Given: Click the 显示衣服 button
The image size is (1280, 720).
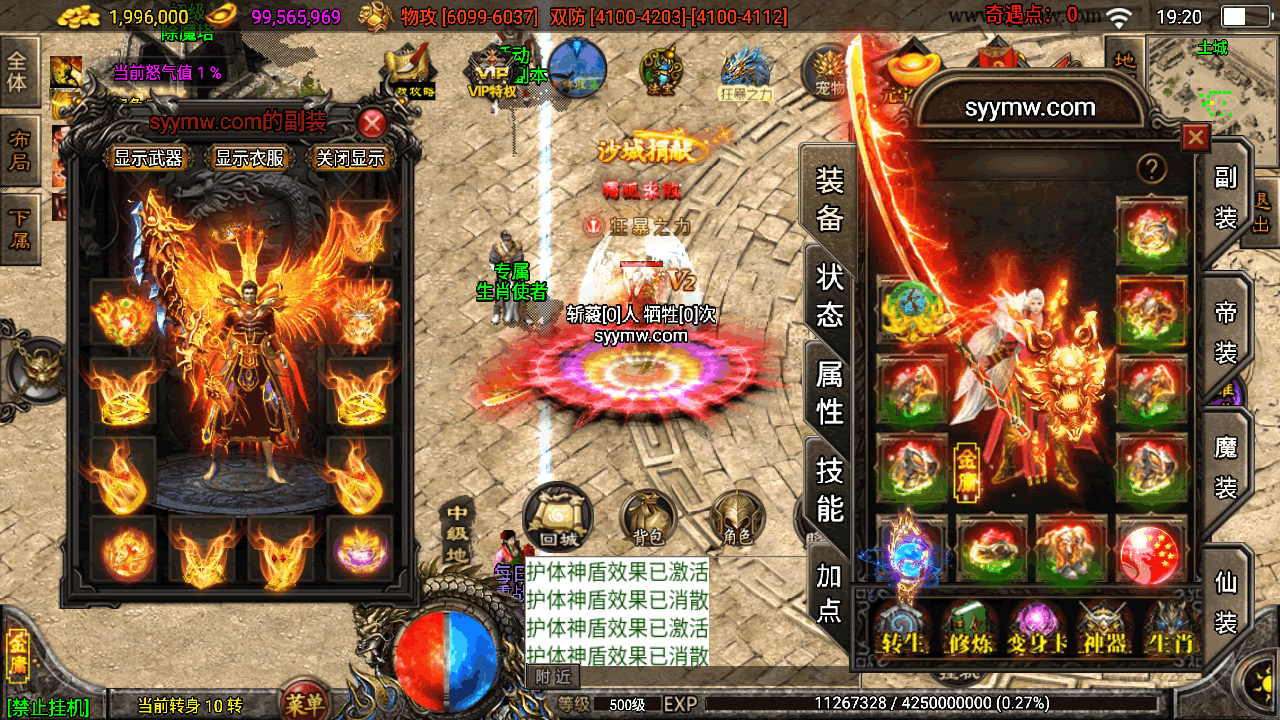Looking at the screenshot, I should pos(250,158).
